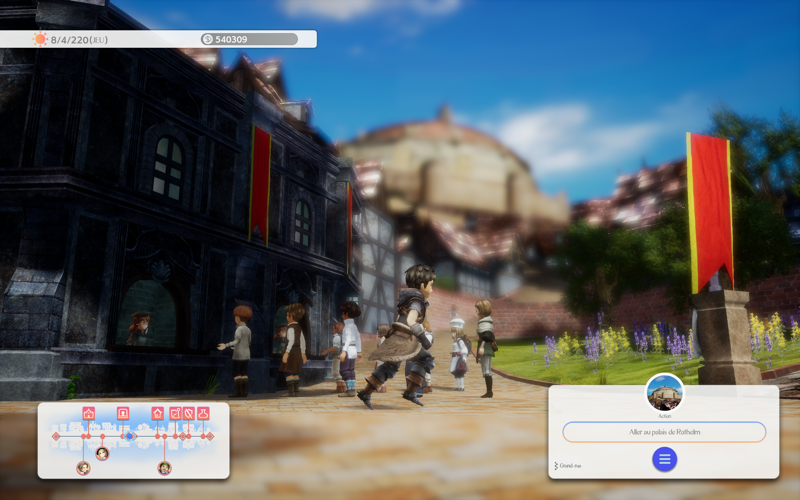Select the potion flask marker on the map
Viewport: 800px width, 500px height.
(x=203, y=413)
